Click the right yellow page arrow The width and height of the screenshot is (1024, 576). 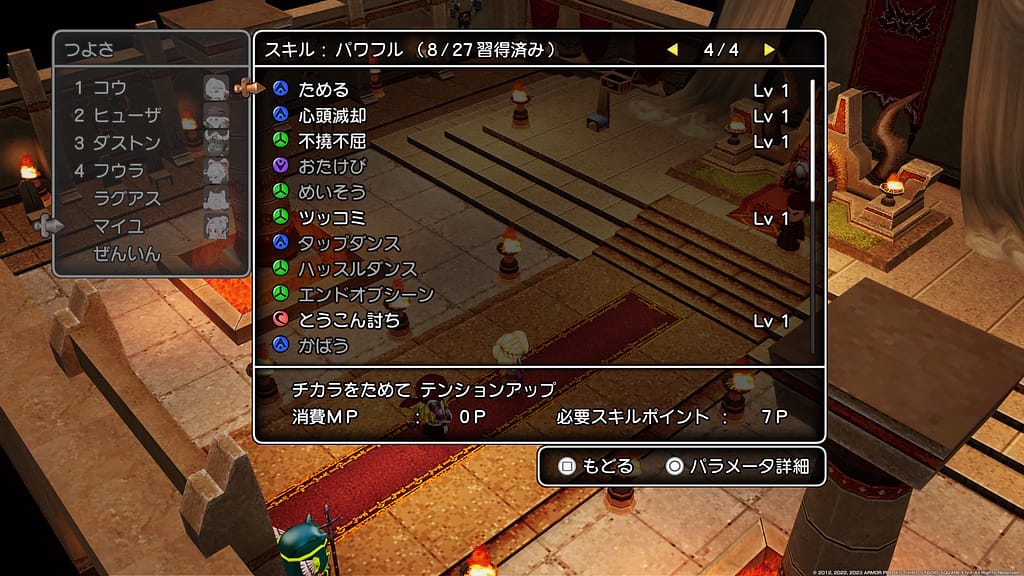coord(769,49)
